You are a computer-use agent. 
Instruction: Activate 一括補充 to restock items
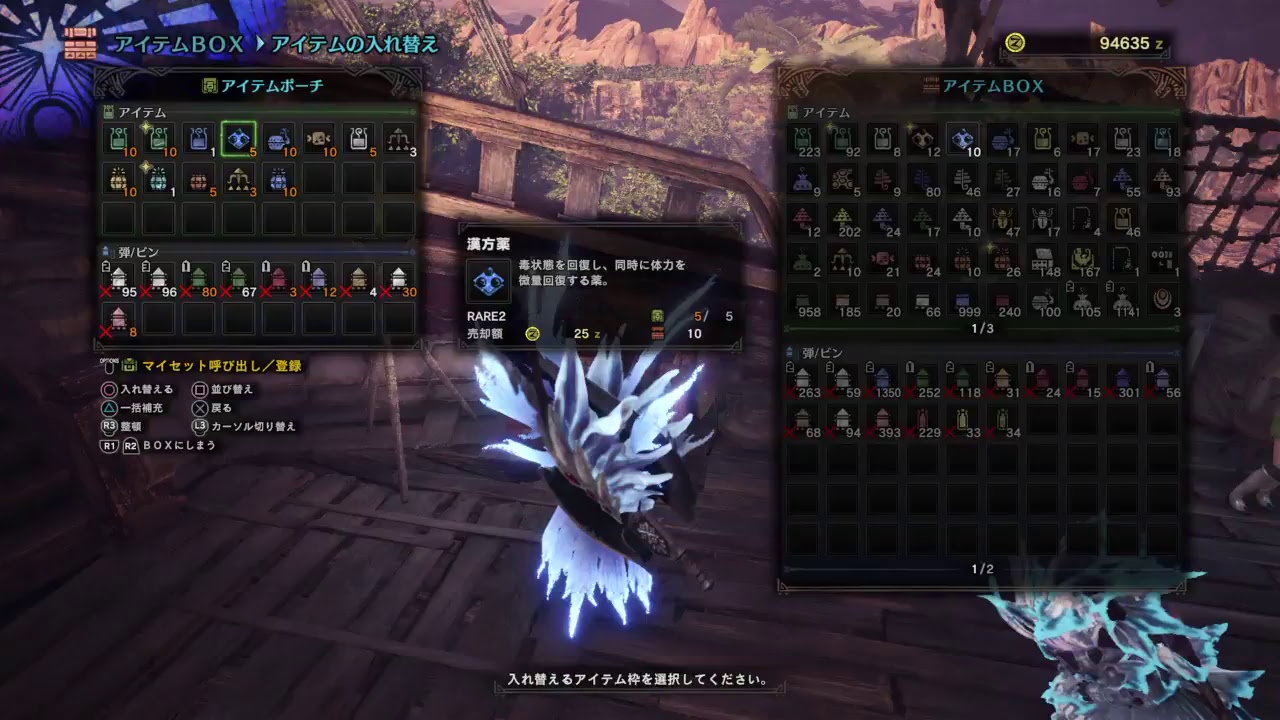click(140, 407)
